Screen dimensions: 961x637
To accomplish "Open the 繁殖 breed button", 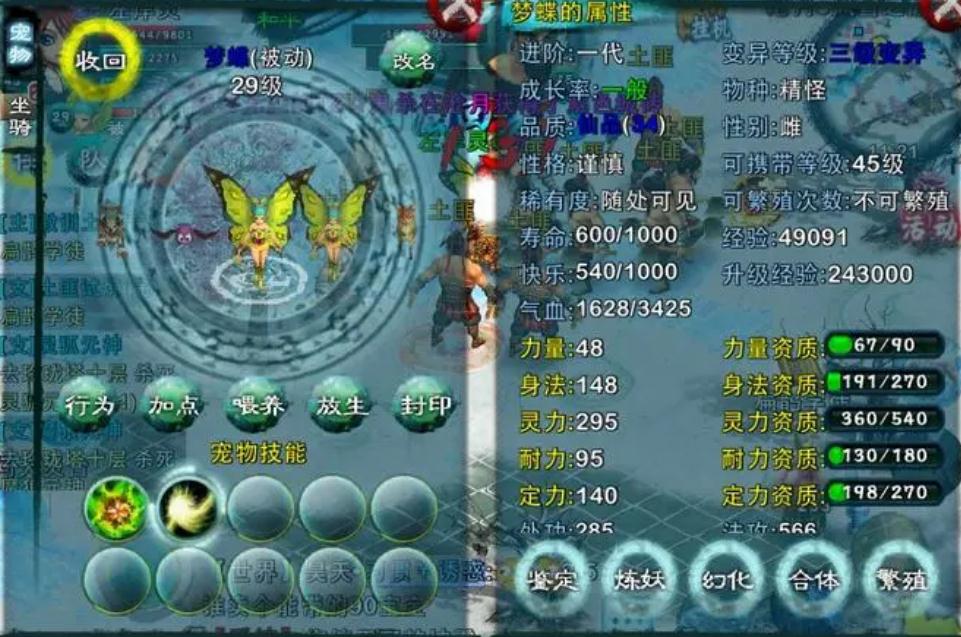I will (x=900, y=581).
